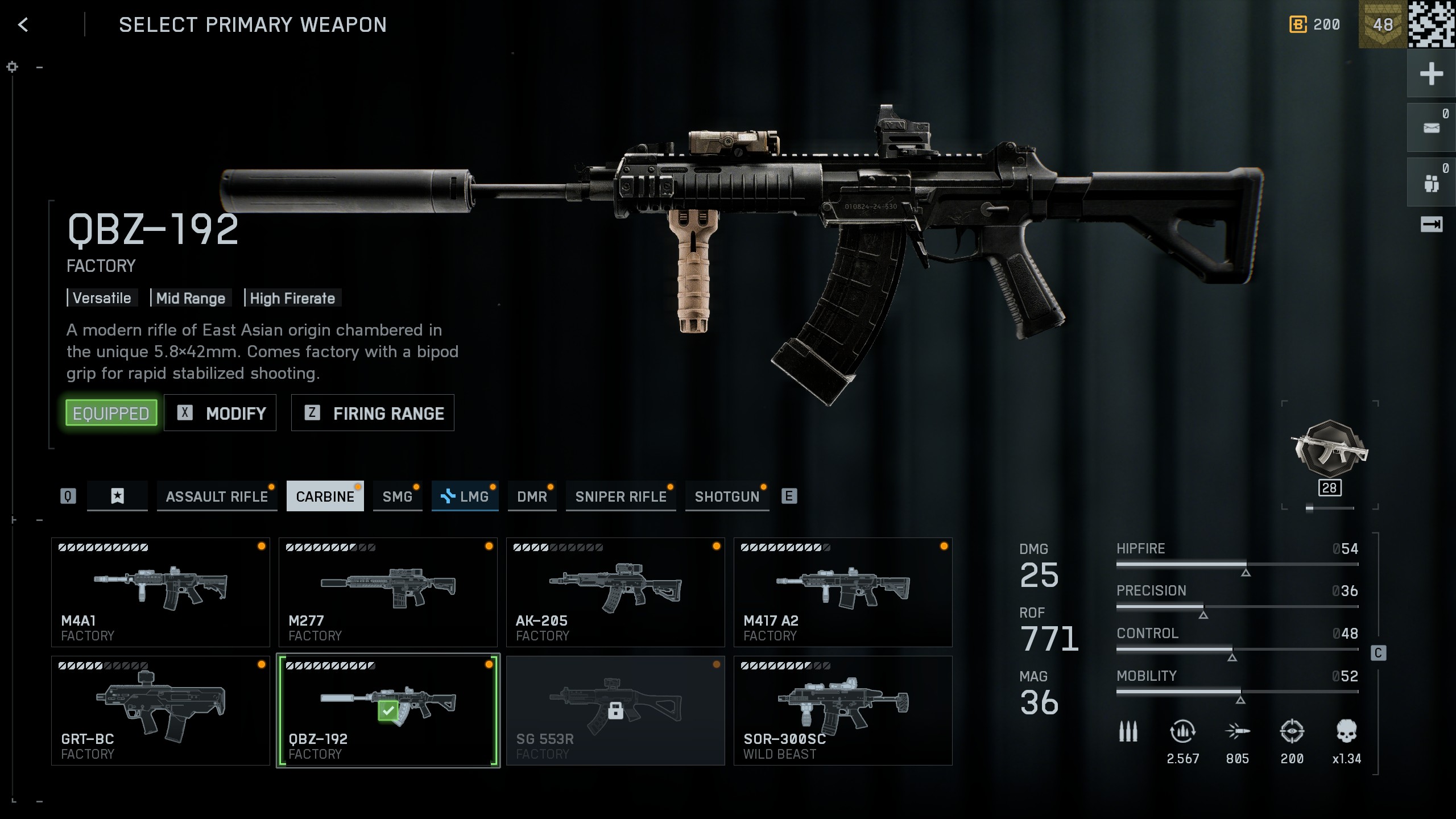Enter the Firing Range
1456x819 pixels.
pos(373,413)
